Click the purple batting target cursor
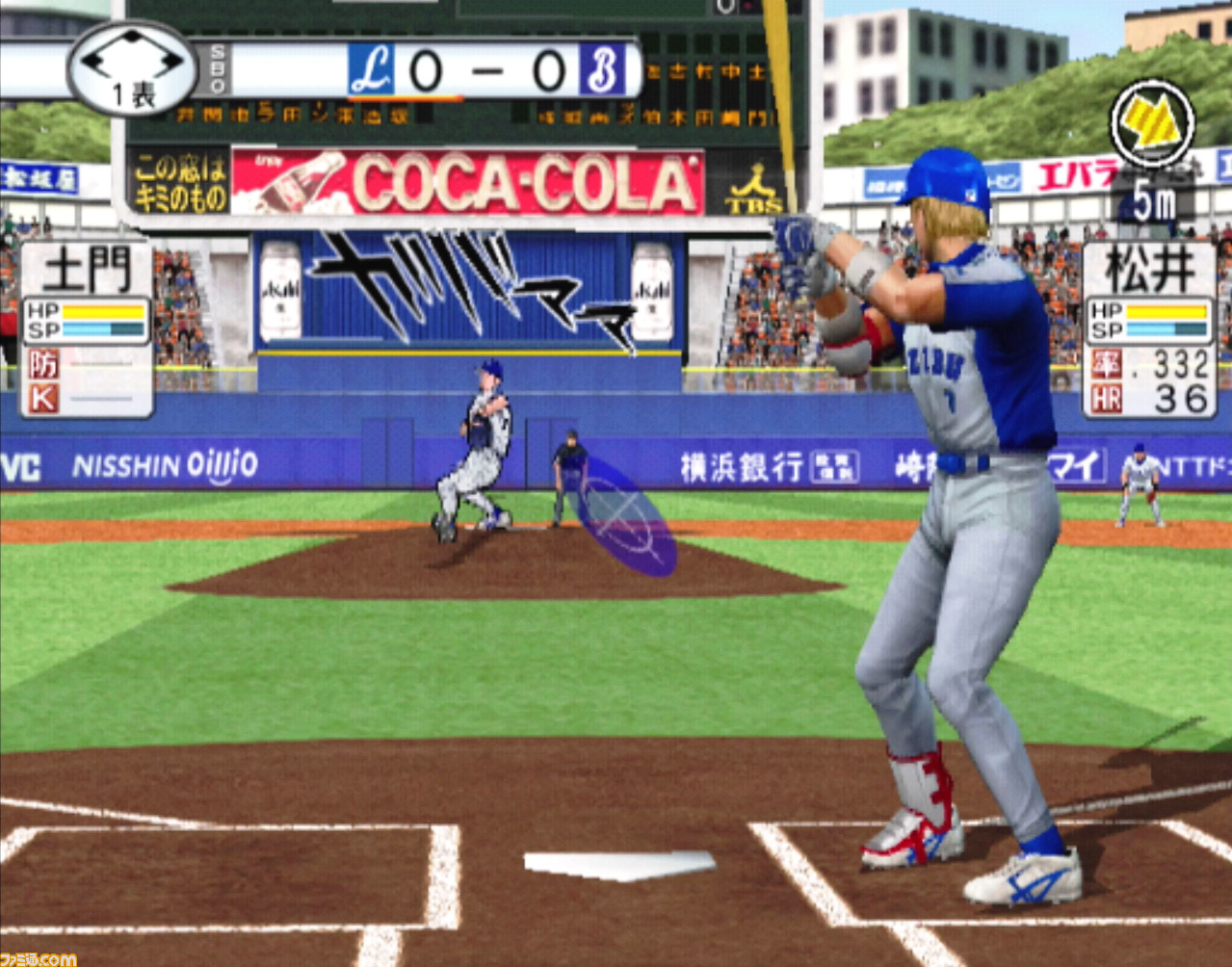This screenshot has width=1232, height=967. pyautogui.click(x=624, y=516)
